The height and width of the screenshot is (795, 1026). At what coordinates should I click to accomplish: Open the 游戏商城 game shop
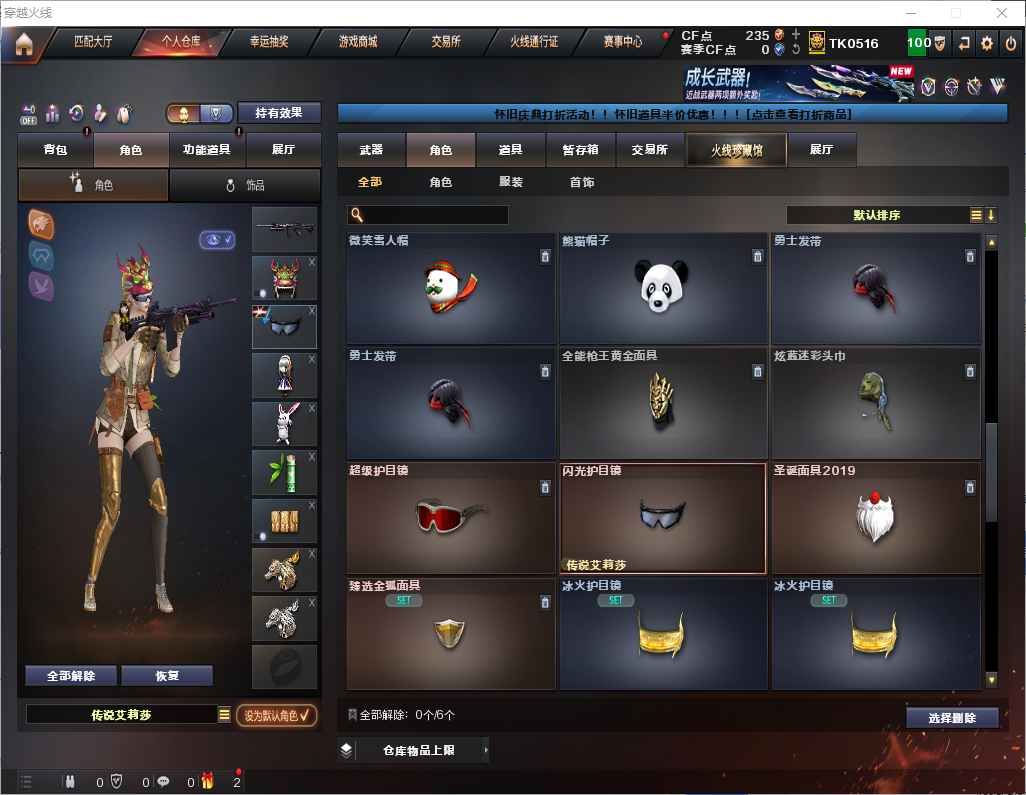(357, 42)
